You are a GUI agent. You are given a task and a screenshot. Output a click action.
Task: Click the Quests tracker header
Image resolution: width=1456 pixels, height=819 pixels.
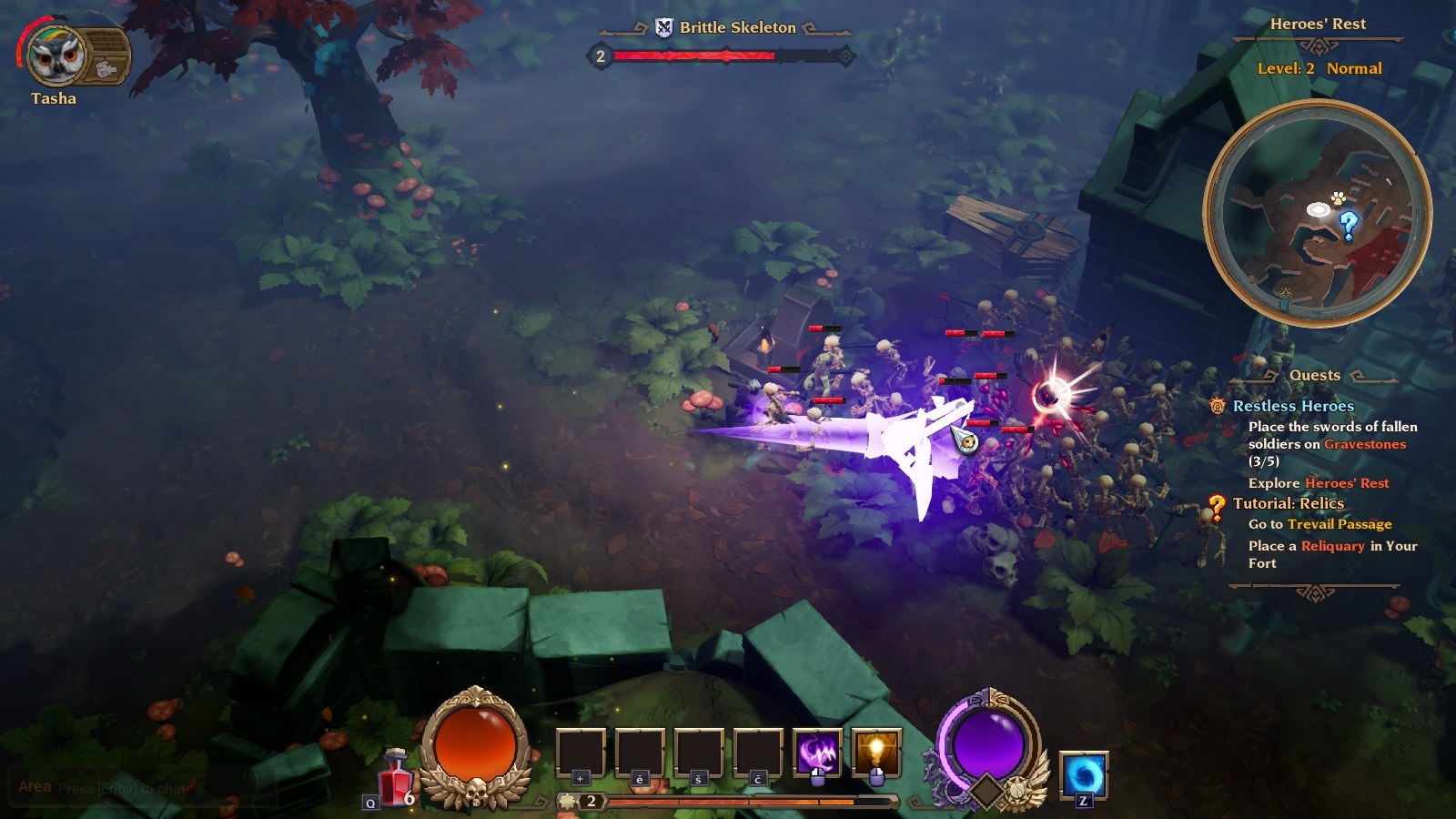tap(1314, 375)
